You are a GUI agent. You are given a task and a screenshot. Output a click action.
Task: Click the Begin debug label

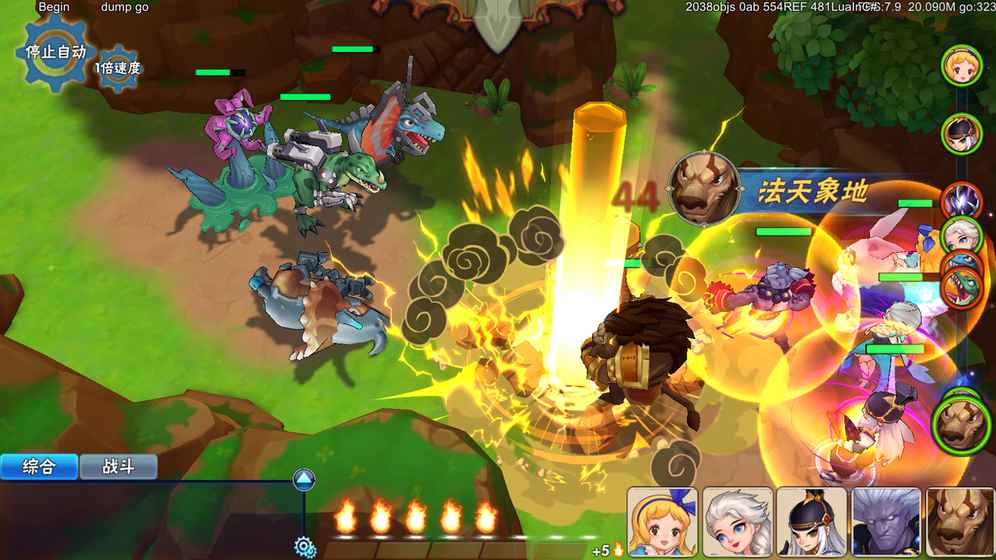54,7
